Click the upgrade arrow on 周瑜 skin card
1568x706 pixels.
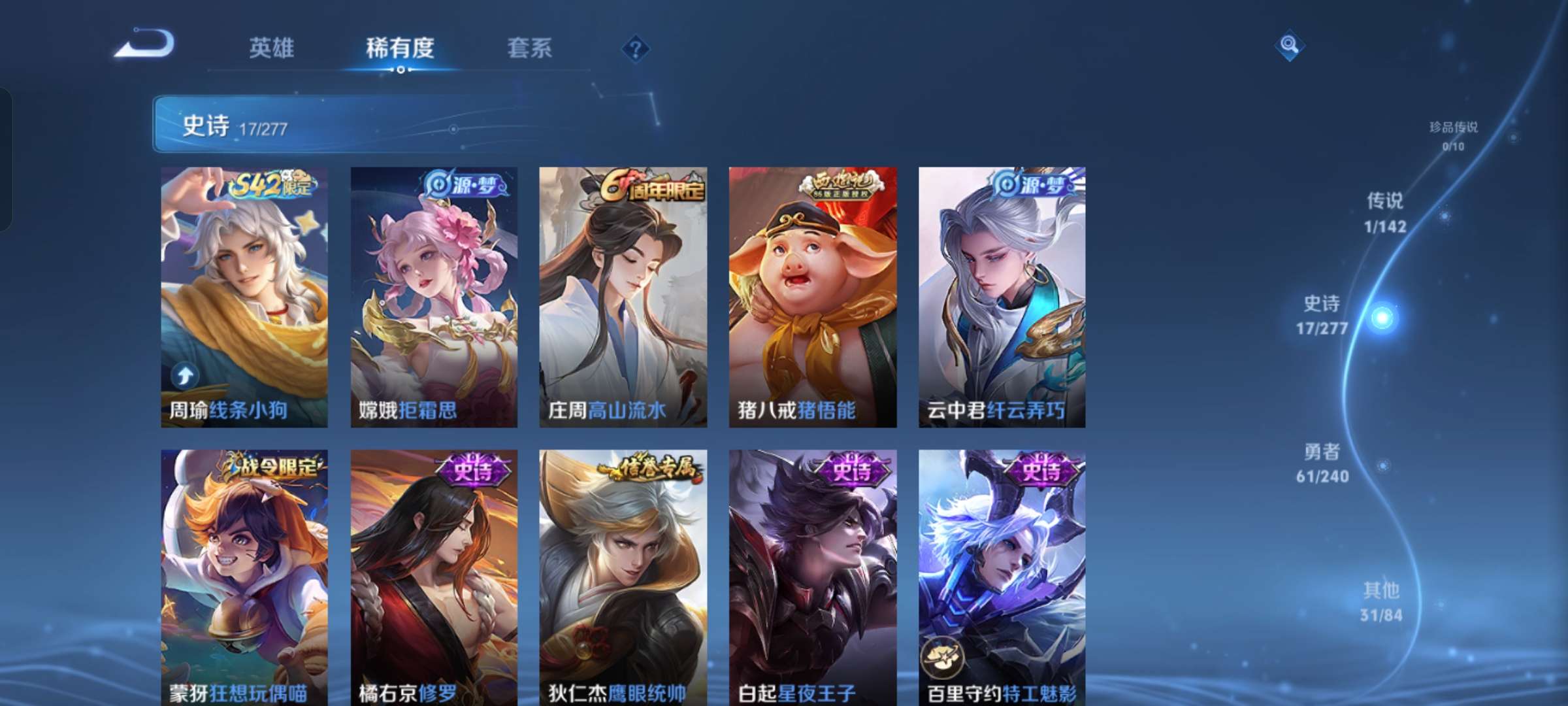(185, 373)
